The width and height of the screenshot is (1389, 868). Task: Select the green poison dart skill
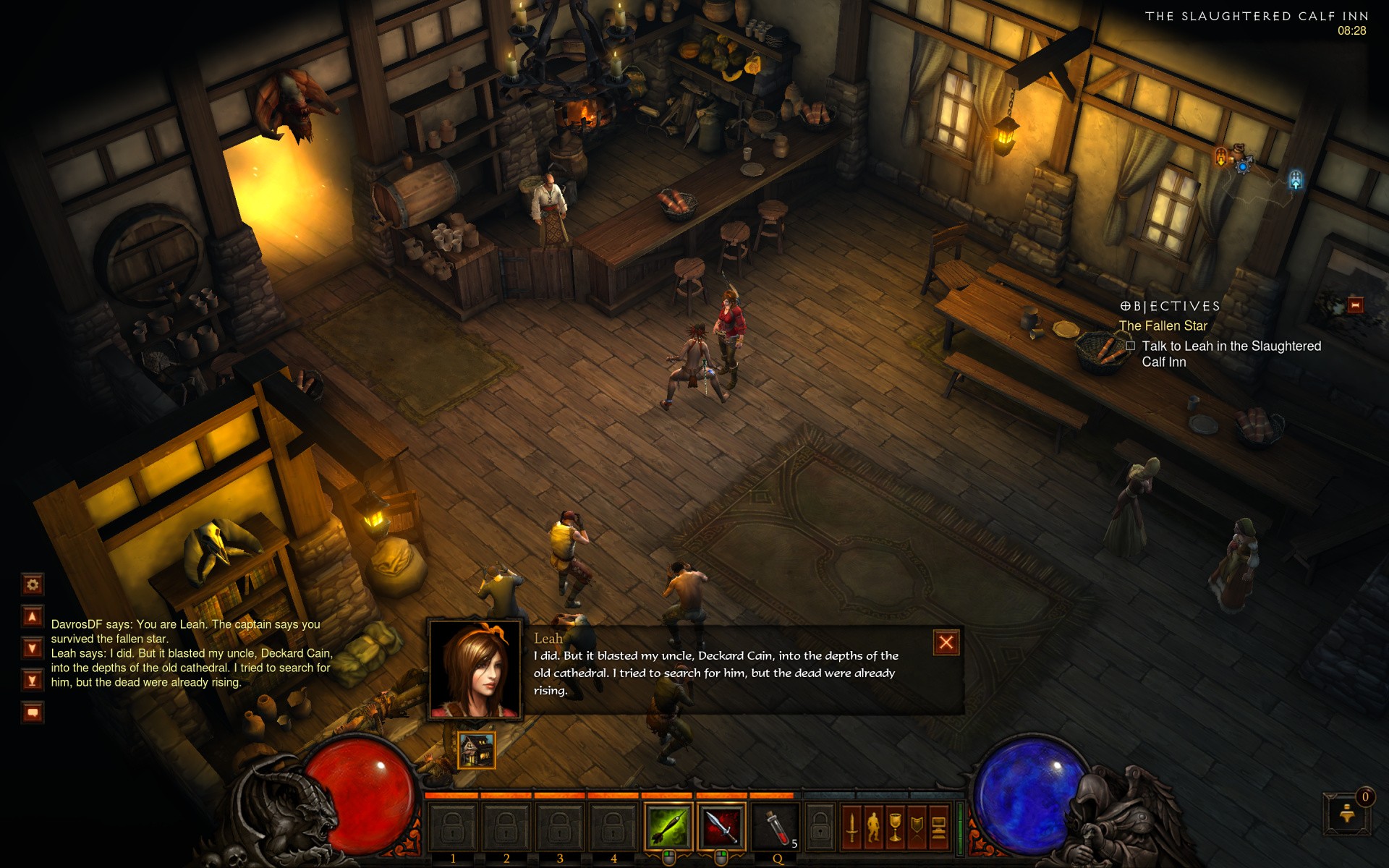(668, 826)
